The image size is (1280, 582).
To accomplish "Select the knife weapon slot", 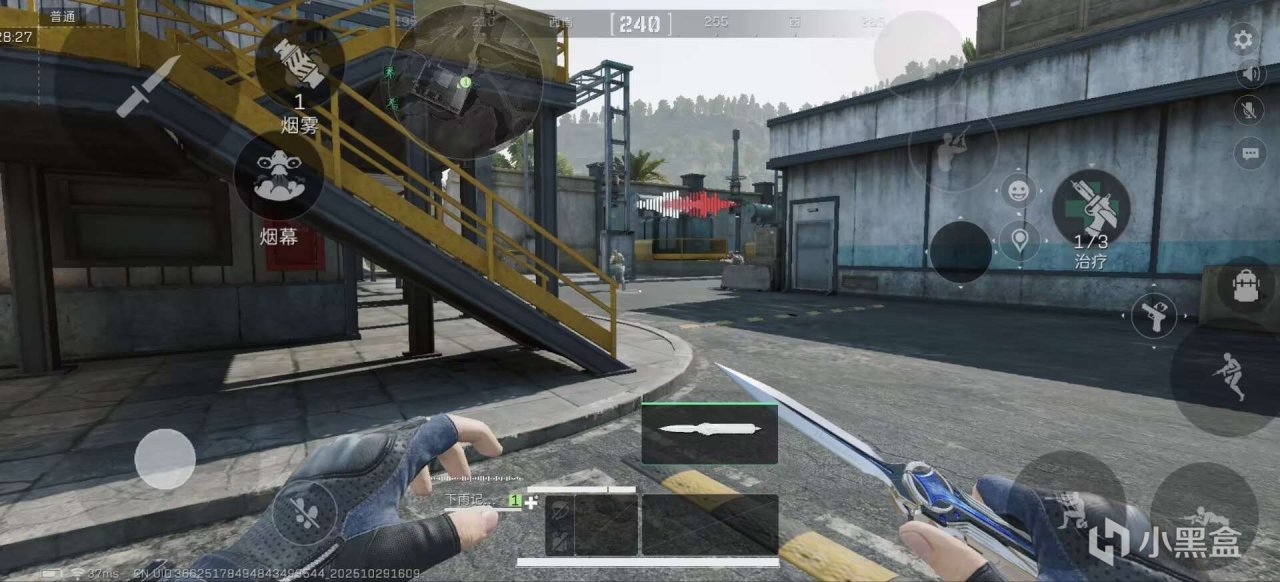I will click(x=709, y=433).
